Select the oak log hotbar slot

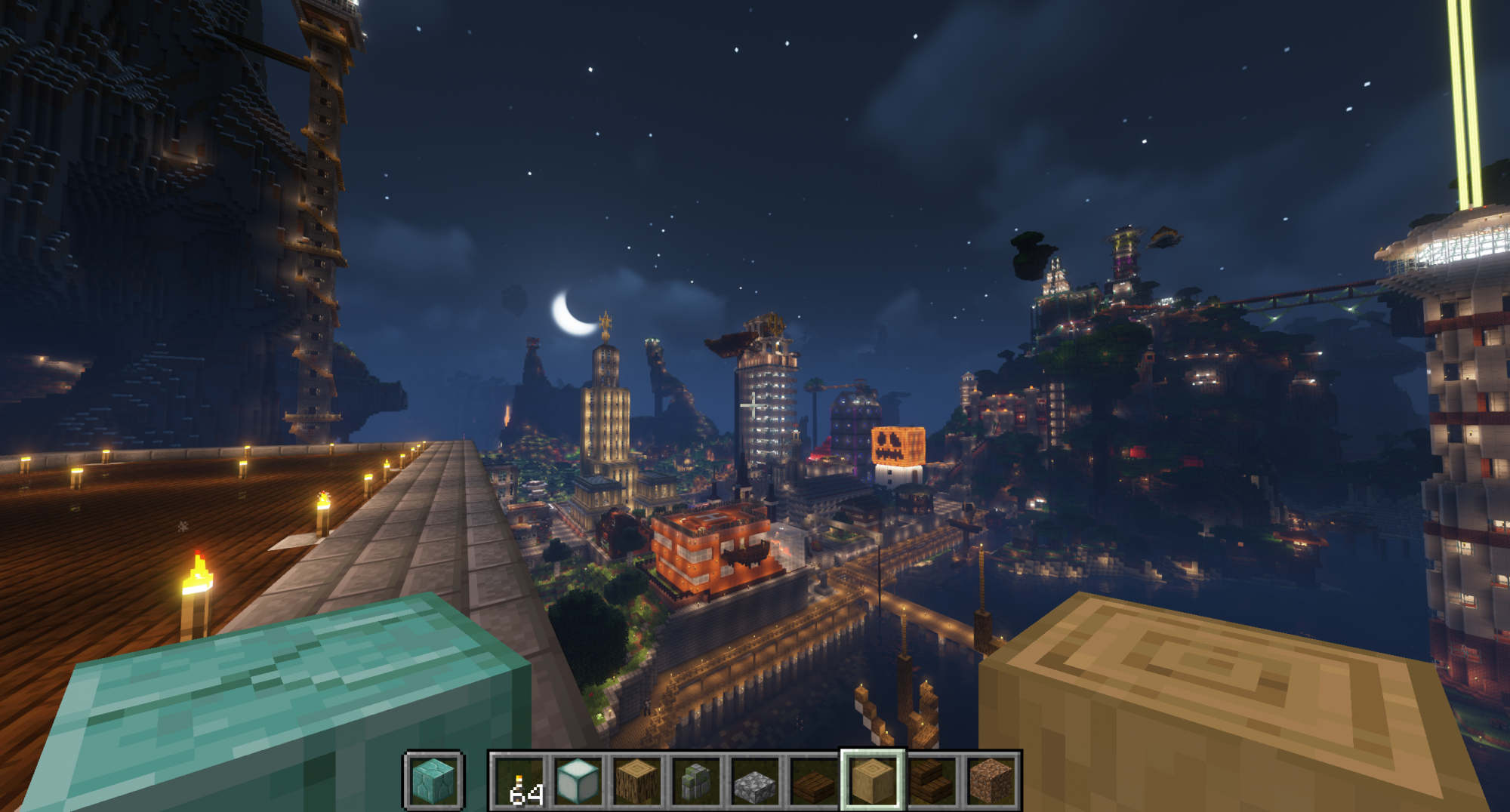point(636,781)
